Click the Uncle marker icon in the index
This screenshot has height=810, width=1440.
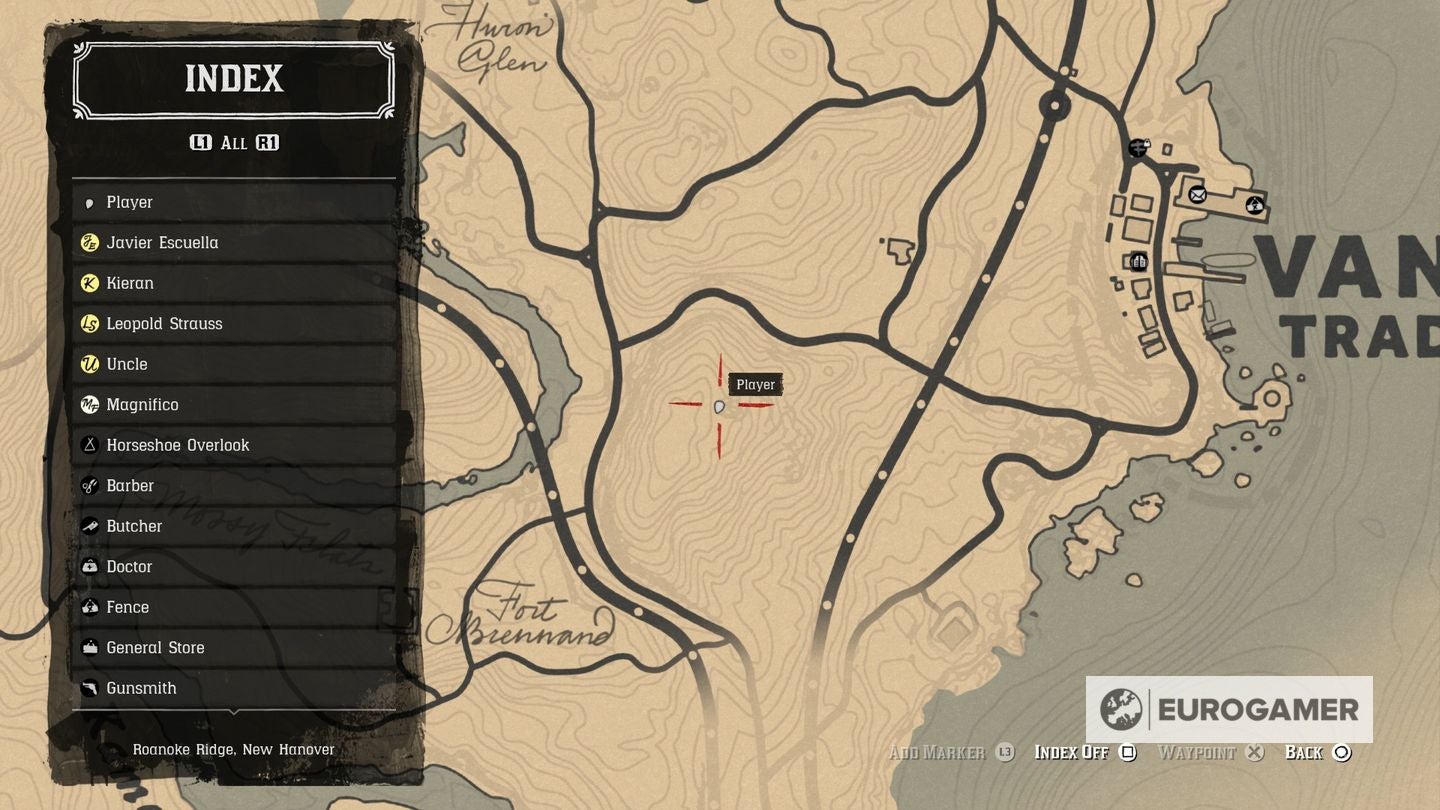[x=90, y=364]
